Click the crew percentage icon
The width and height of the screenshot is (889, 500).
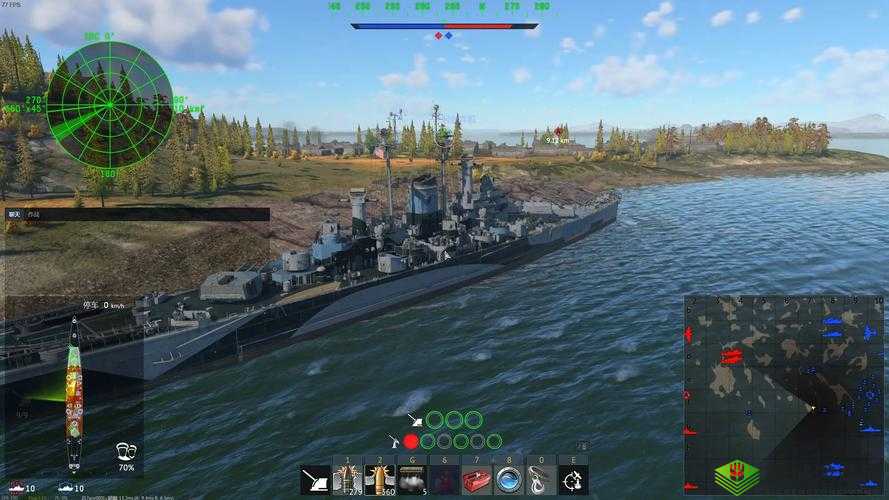coord(126,452)
